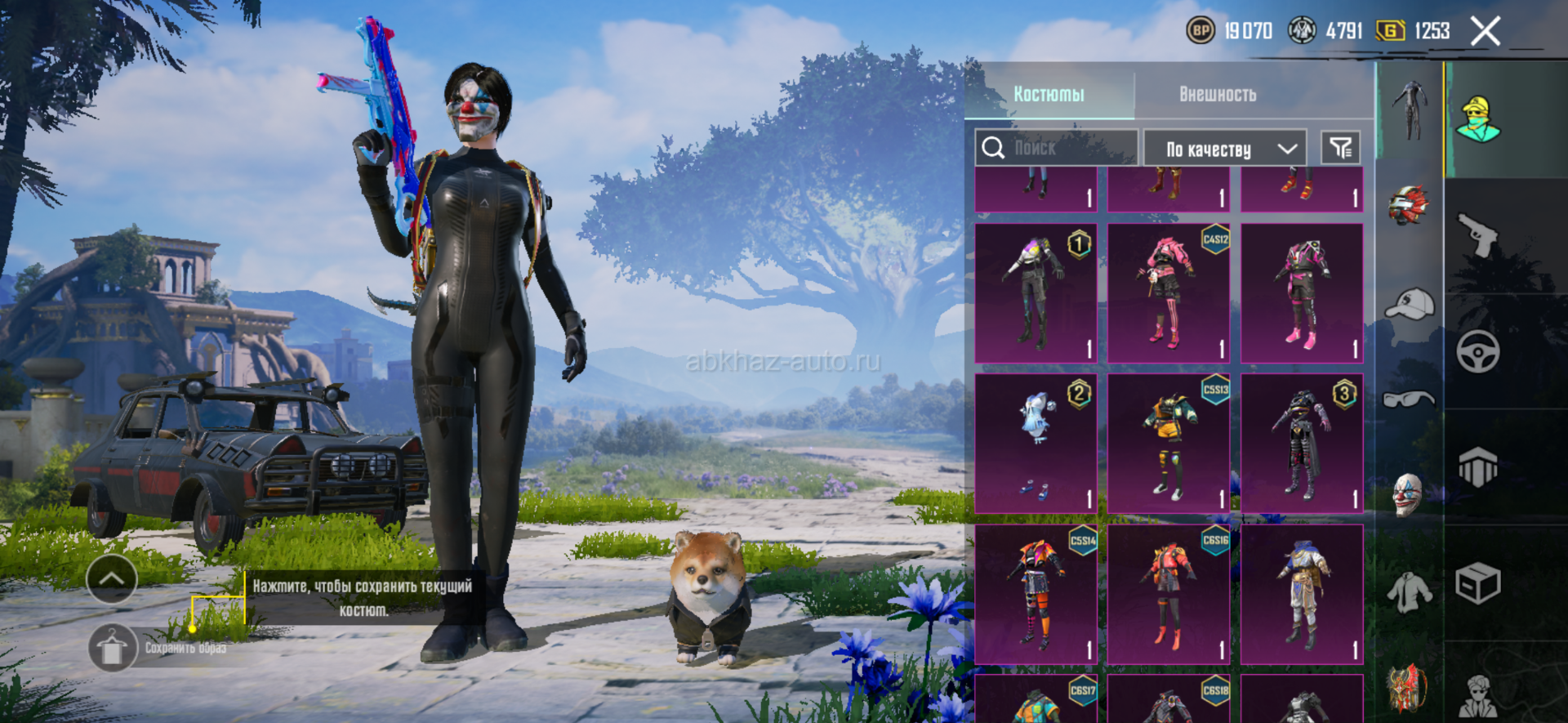This screenshot has width=1568, height=723.
Task: Open the filter funnel button
Action: 1340,148
